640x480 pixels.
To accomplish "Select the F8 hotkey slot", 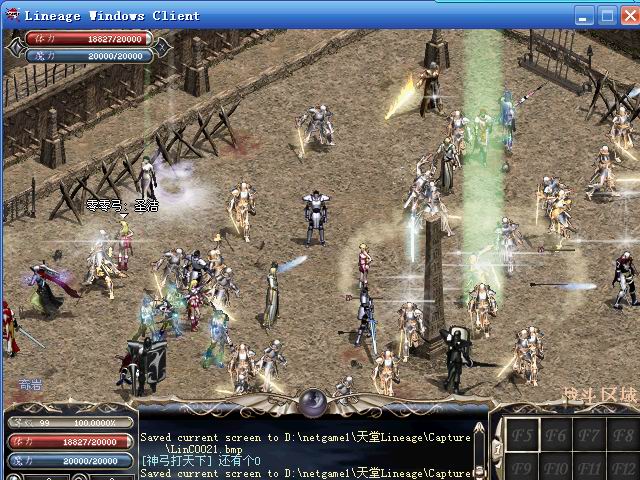I will (622, 436).
